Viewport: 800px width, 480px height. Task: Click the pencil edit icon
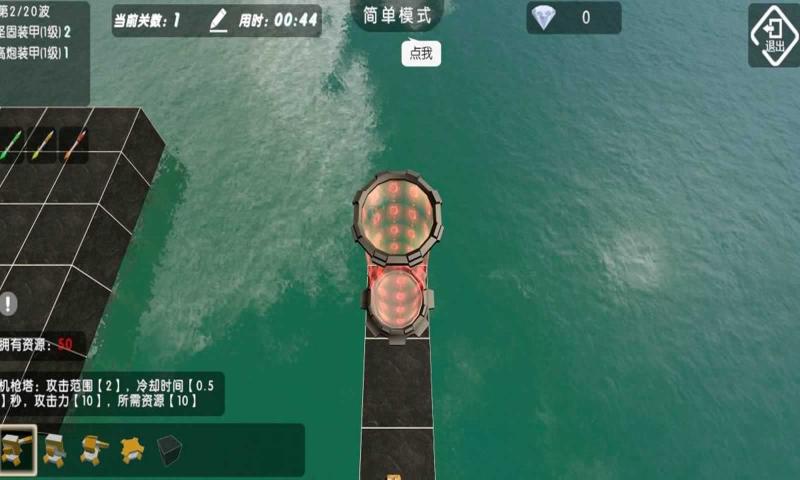(219, 20)
